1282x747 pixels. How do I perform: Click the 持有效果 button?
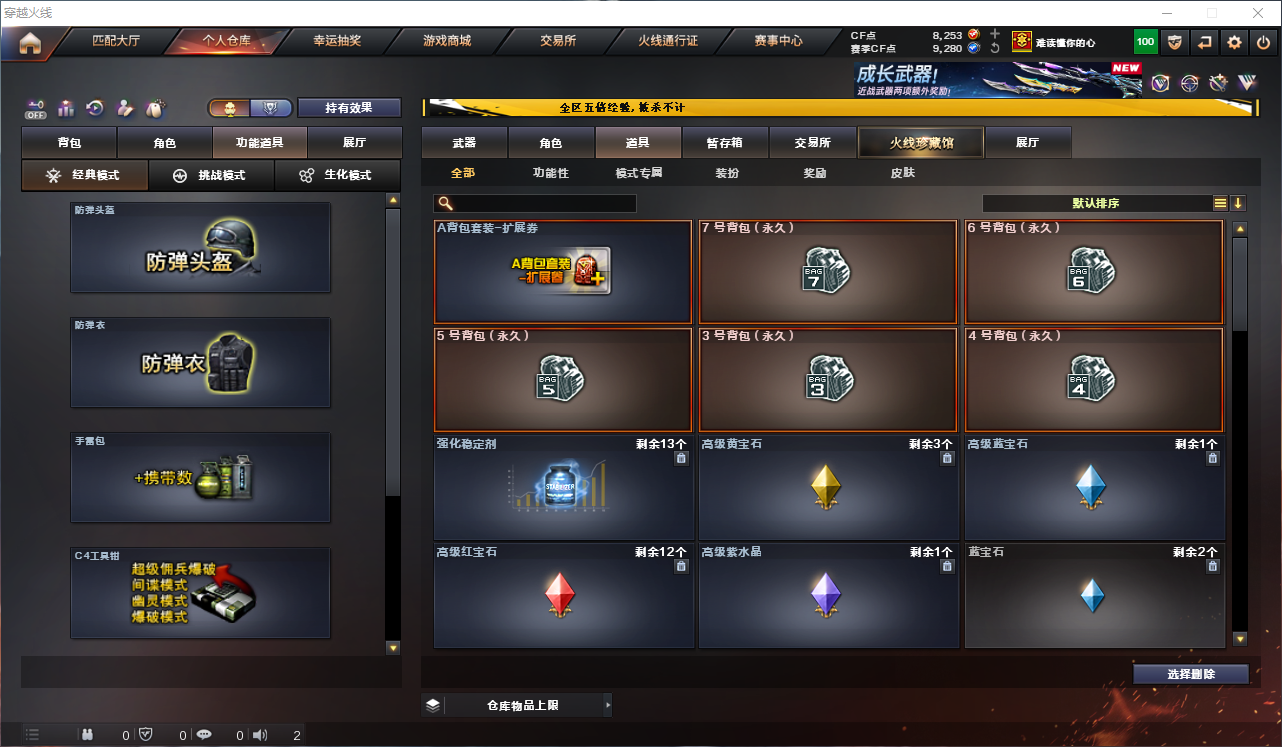[x=349, y=107]
